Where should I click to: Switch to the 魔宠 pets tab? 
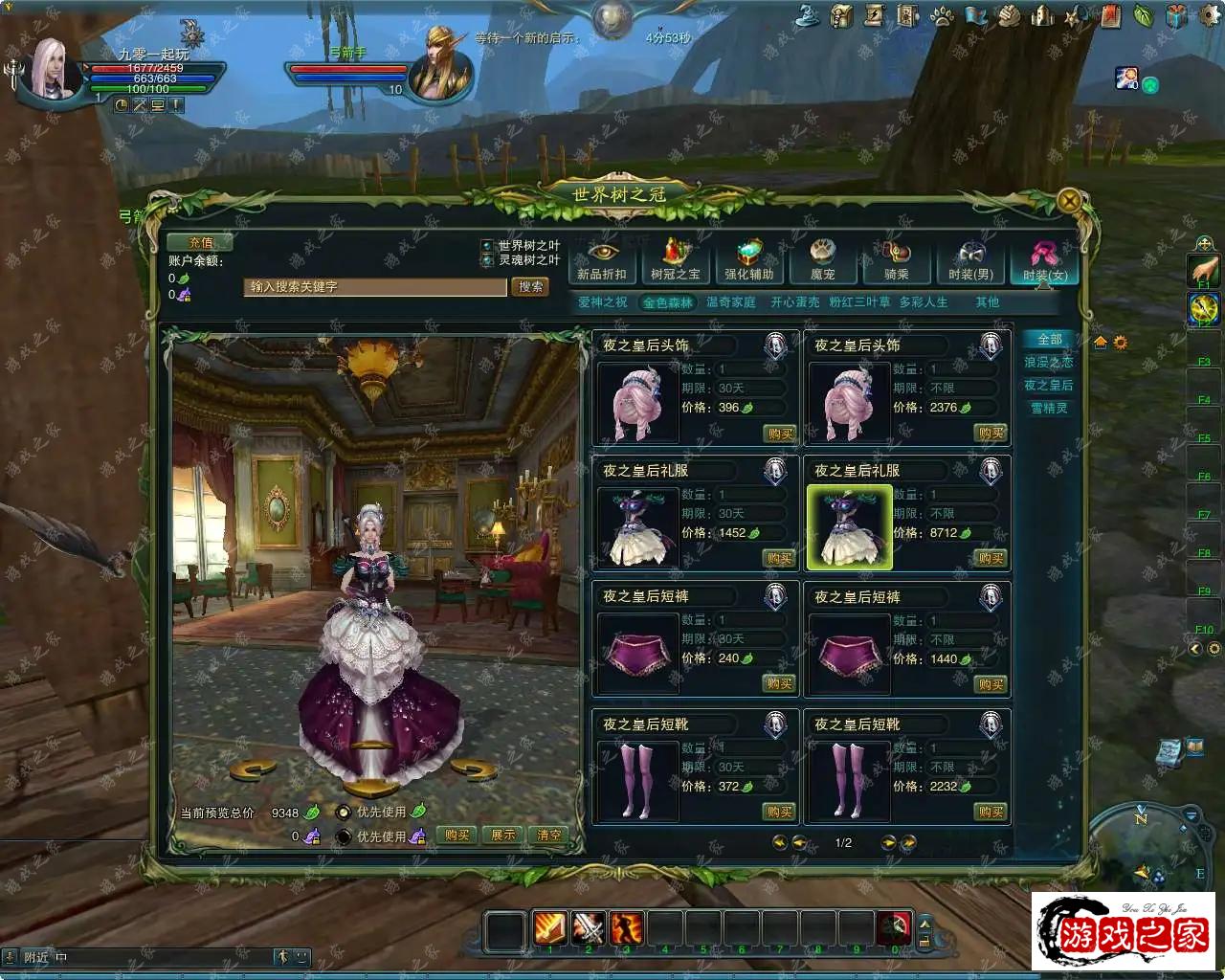coord(823,261)
